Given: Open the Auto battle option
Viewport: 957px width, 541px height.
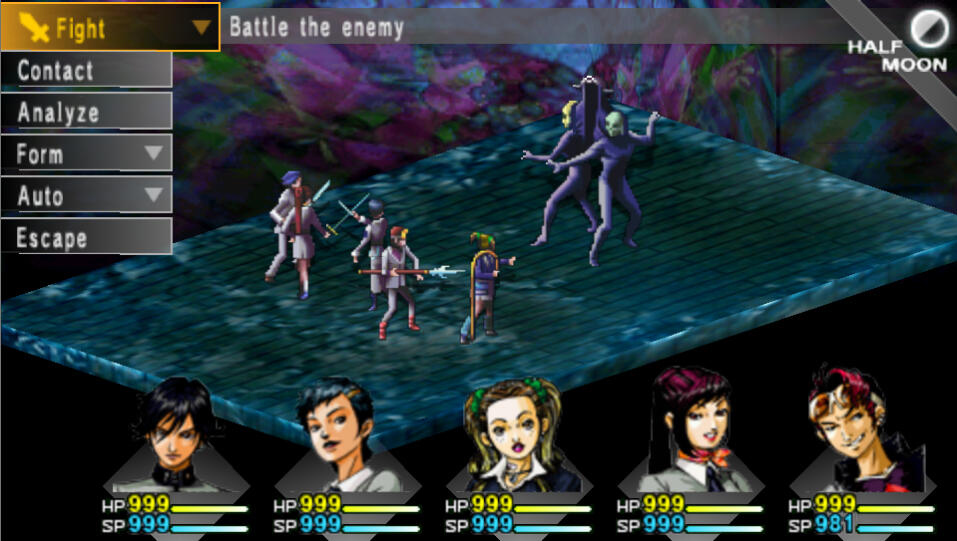Looking at the screenshot, I should click(86, 196).
